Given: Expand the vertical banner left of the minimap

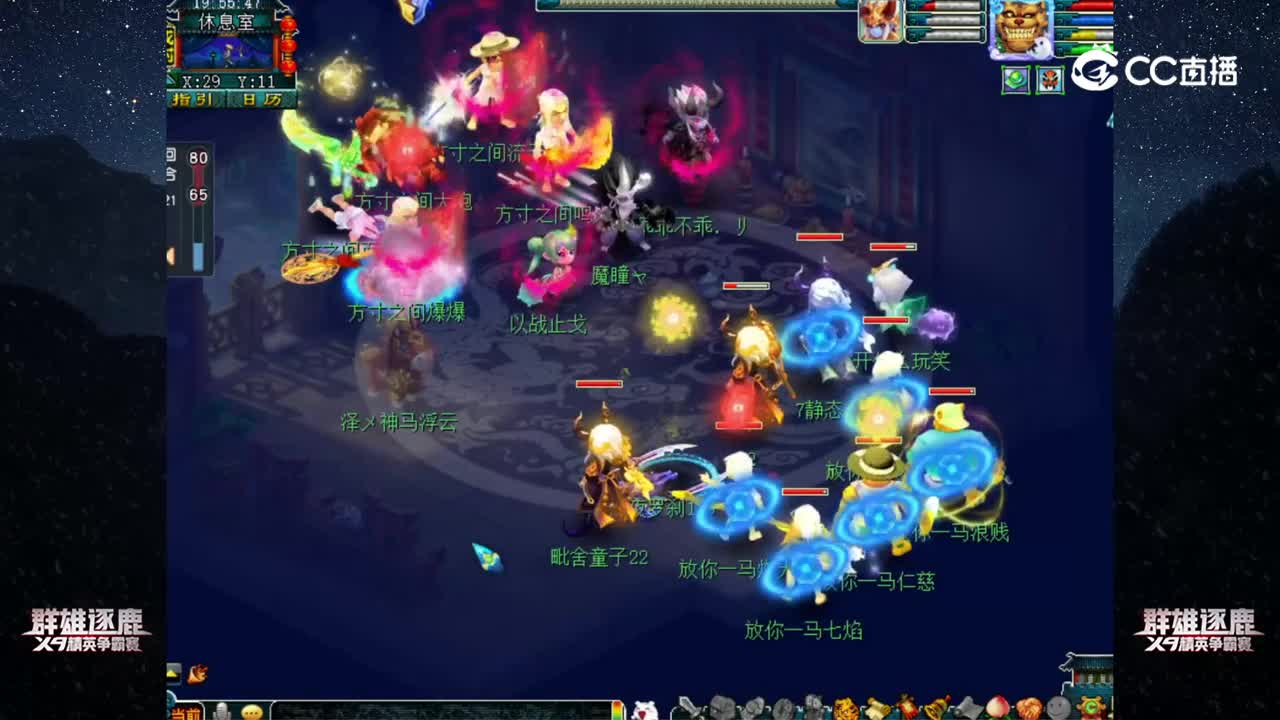Looking at the screenshot, I should [170, 45].
